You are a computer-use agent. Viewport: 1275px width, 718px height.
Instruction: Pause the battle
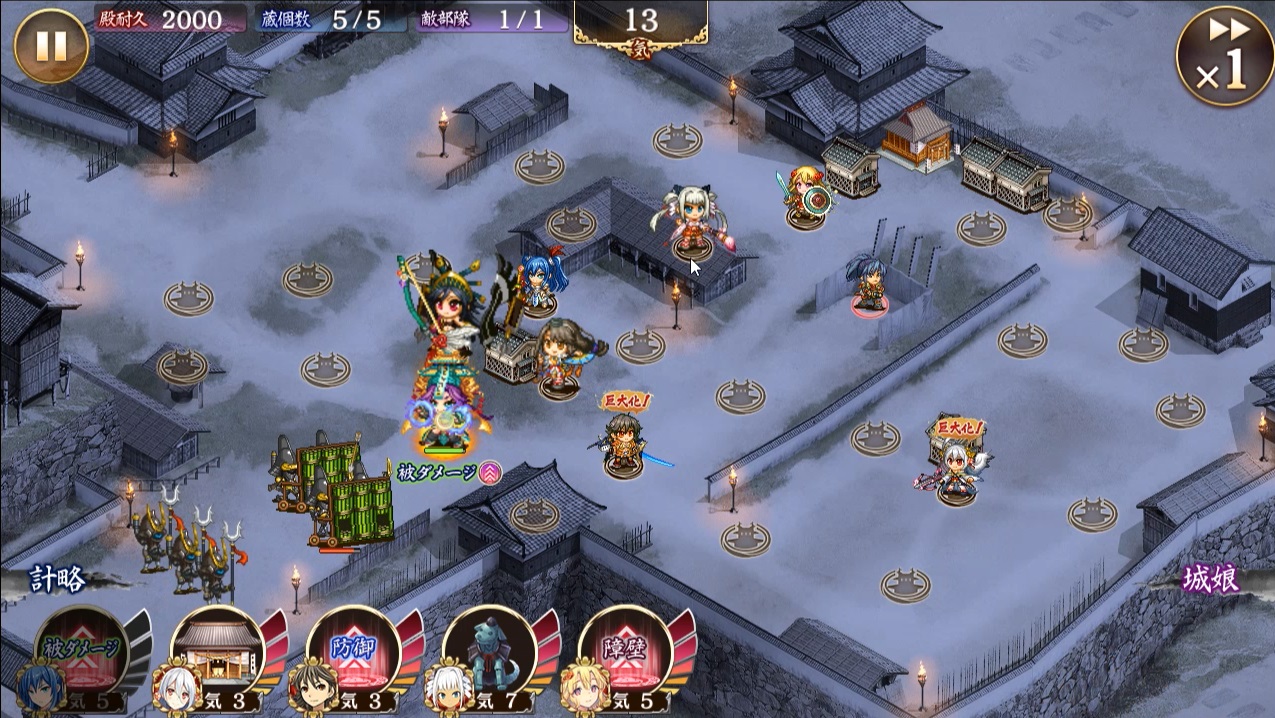pyautogui.click(x=51, y=45)
